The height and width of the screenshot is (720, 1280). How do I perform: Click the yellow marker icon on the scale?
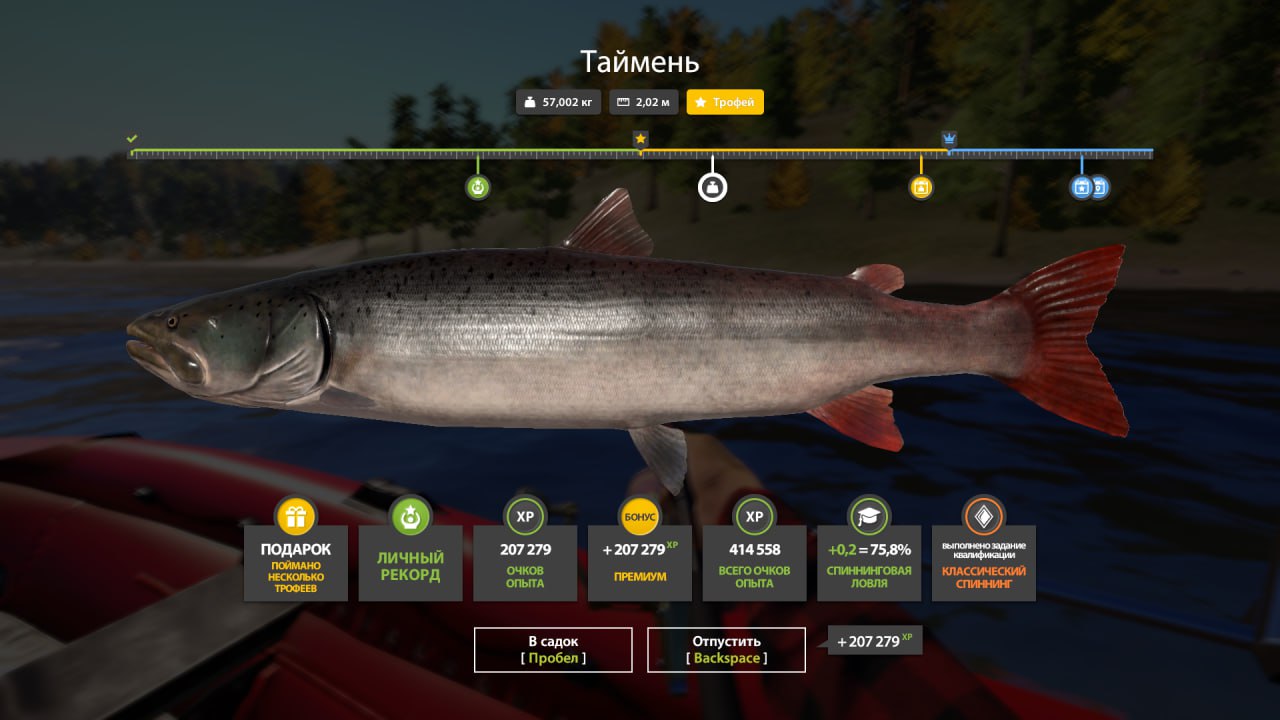click(921, 187)
